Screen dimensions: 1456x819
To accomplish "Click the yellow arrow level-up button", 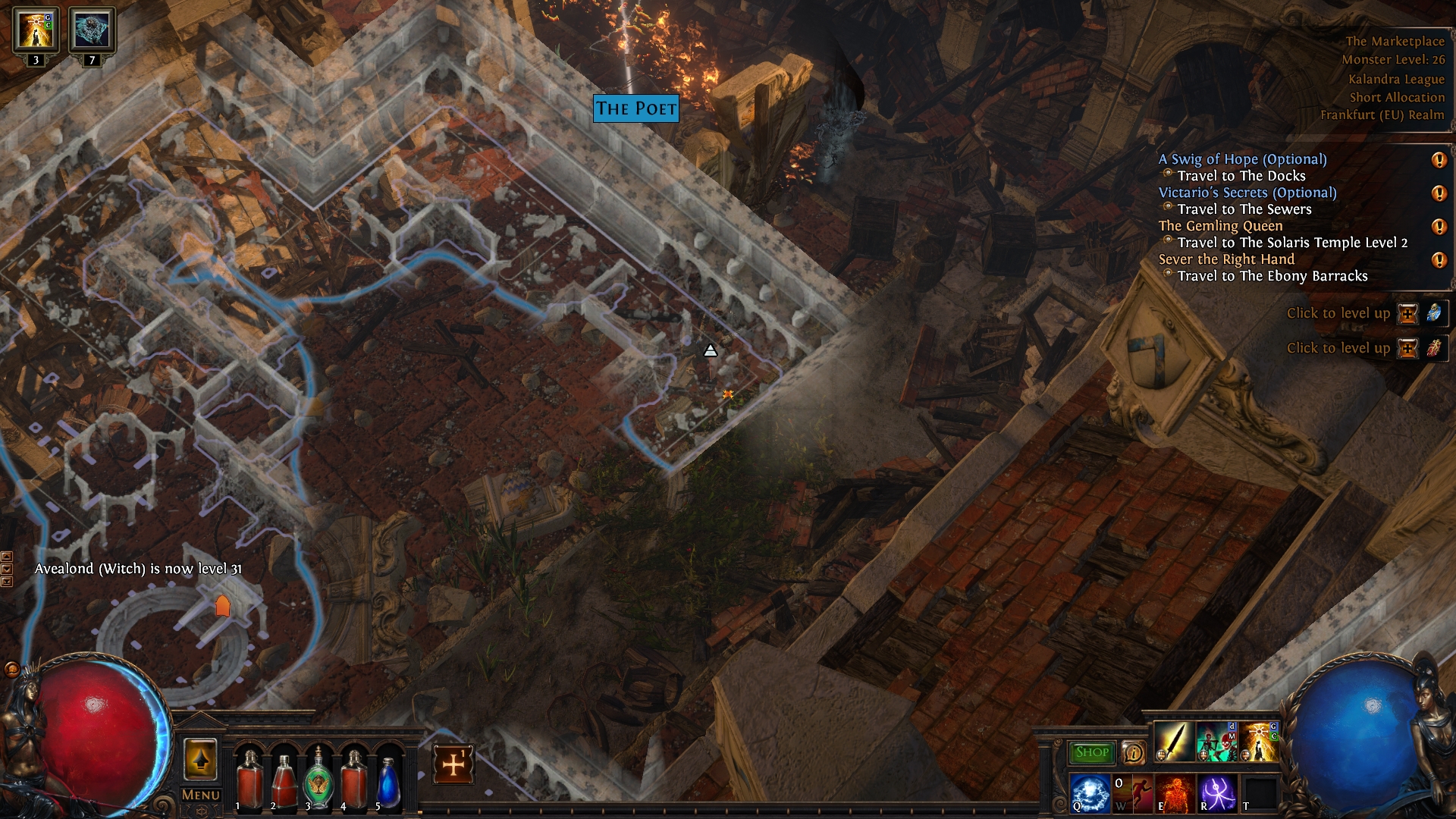I will tap(200, 759).
